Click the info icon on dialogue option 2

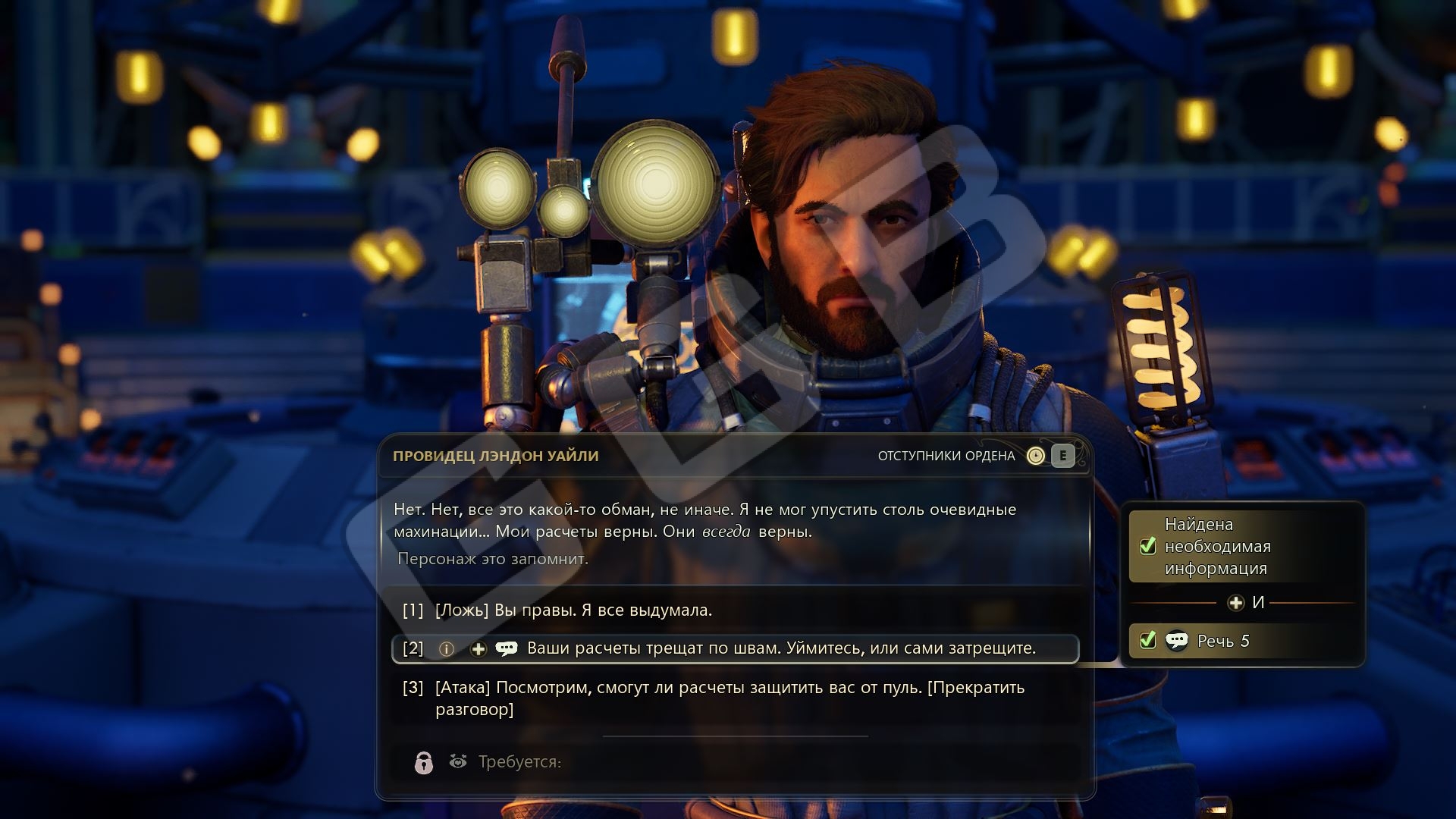point(445,648)
